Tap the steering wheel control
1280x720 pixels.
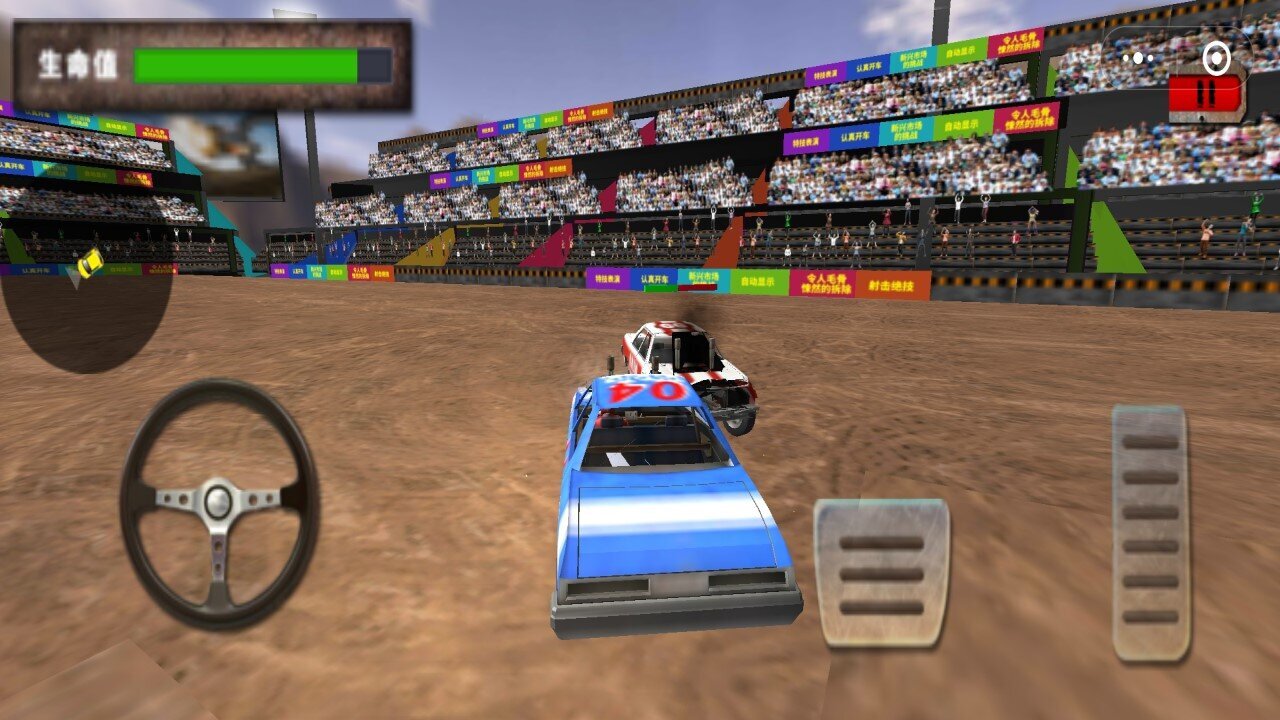(x=219, y=503)
